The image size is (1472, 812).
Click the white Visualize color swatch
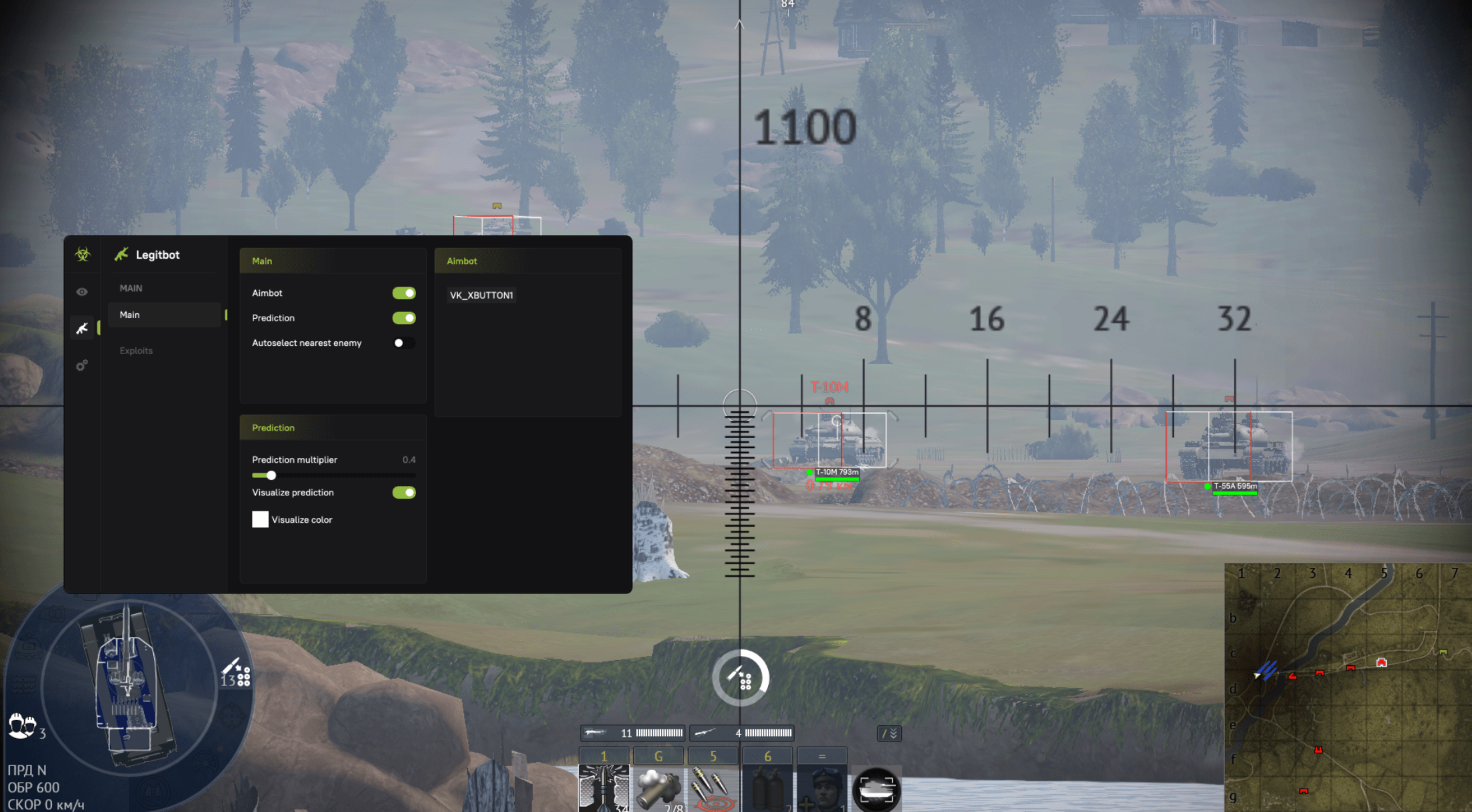260,519
